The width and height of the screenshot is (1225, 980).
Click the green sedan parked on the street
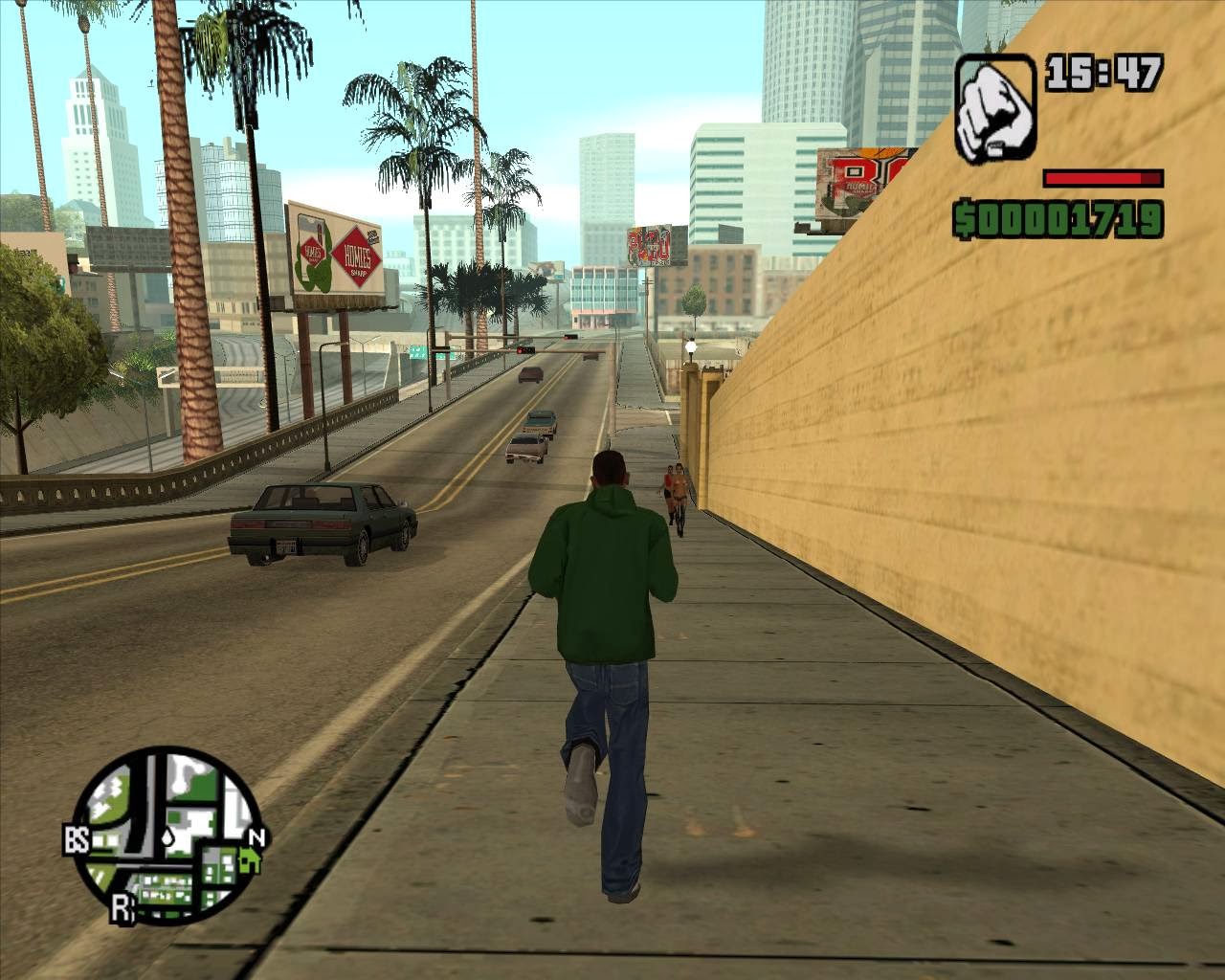(321, 522)
